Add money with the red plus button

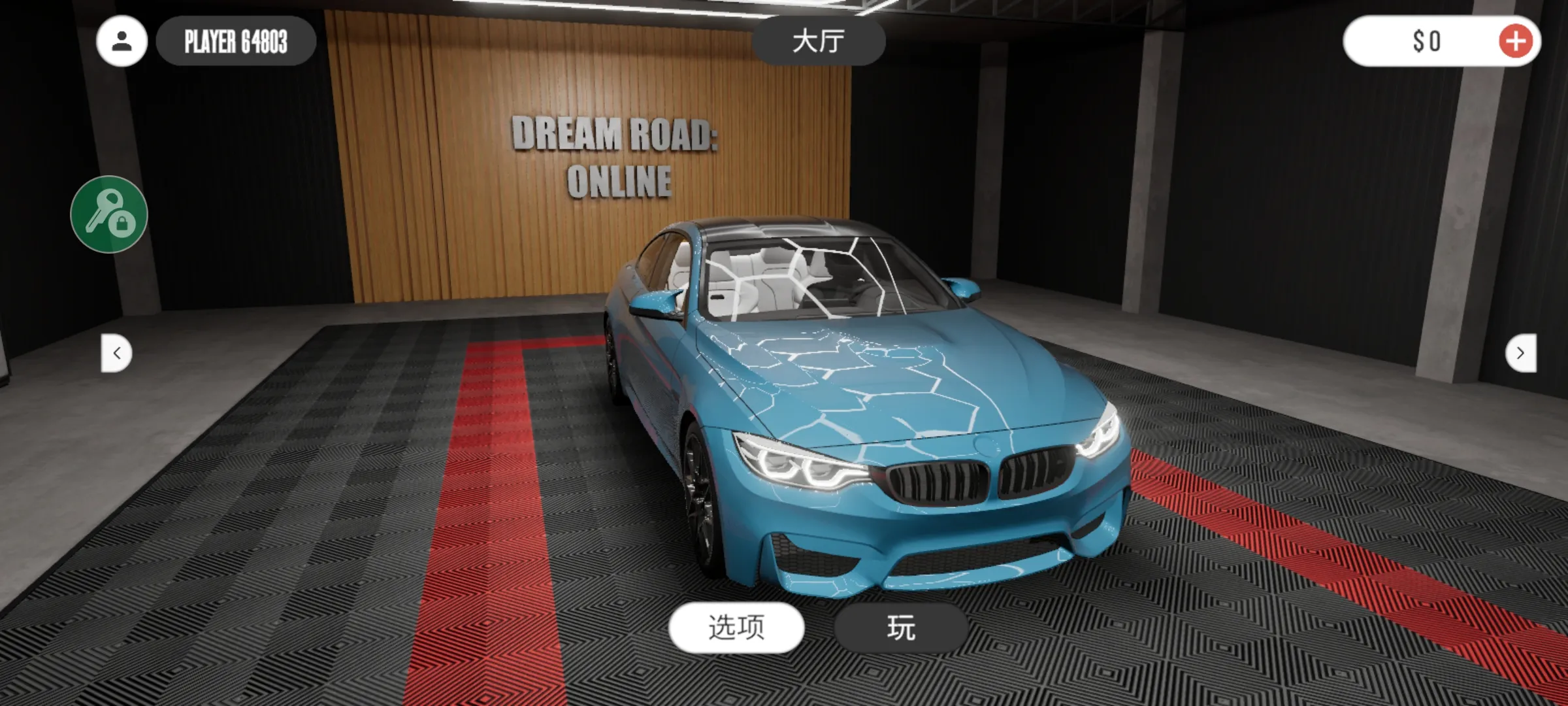tap(1516, 41)
